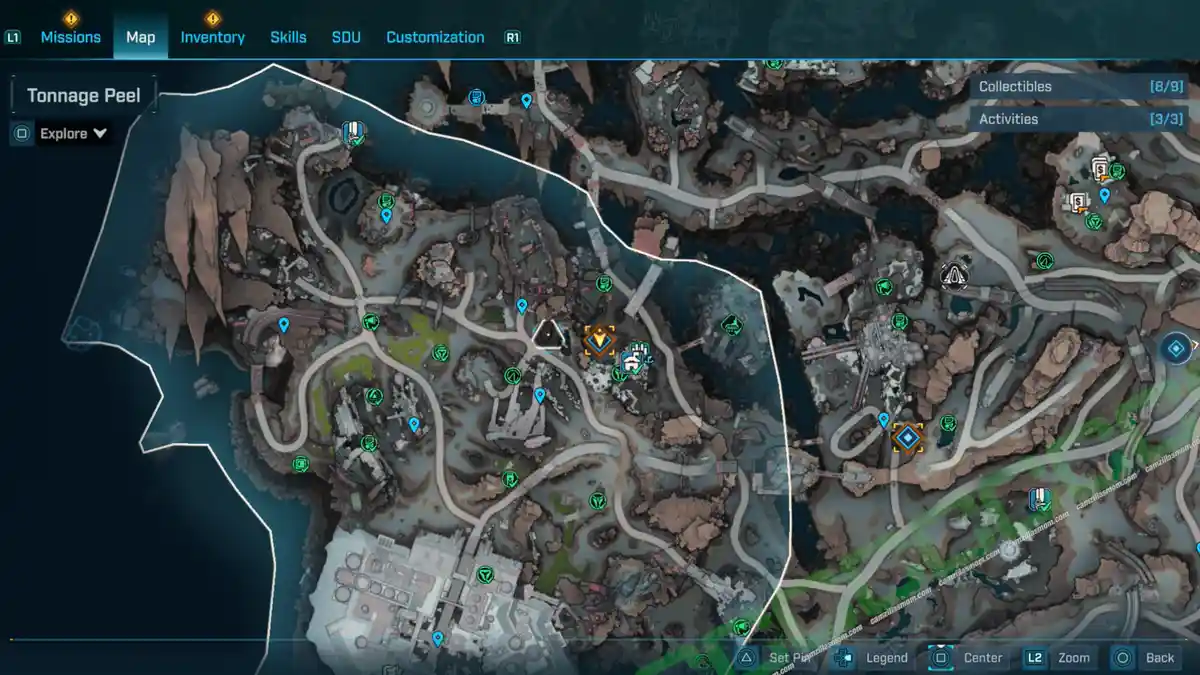Image resolution: width=1200 pixels, height=675 pixels.
Task: Click the blue diamond fast travel marker
Action: click(1176, 348)
